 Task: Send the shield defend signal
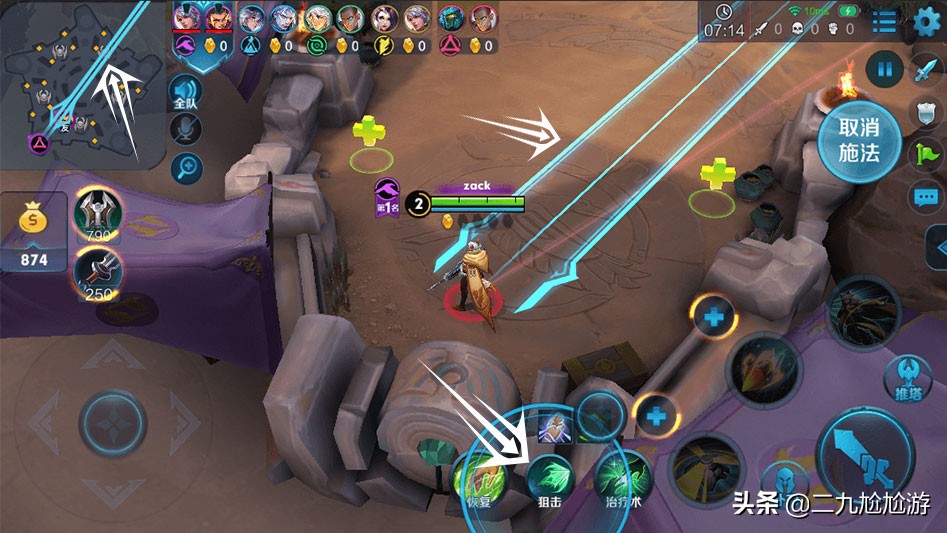(x=926, y=112)
